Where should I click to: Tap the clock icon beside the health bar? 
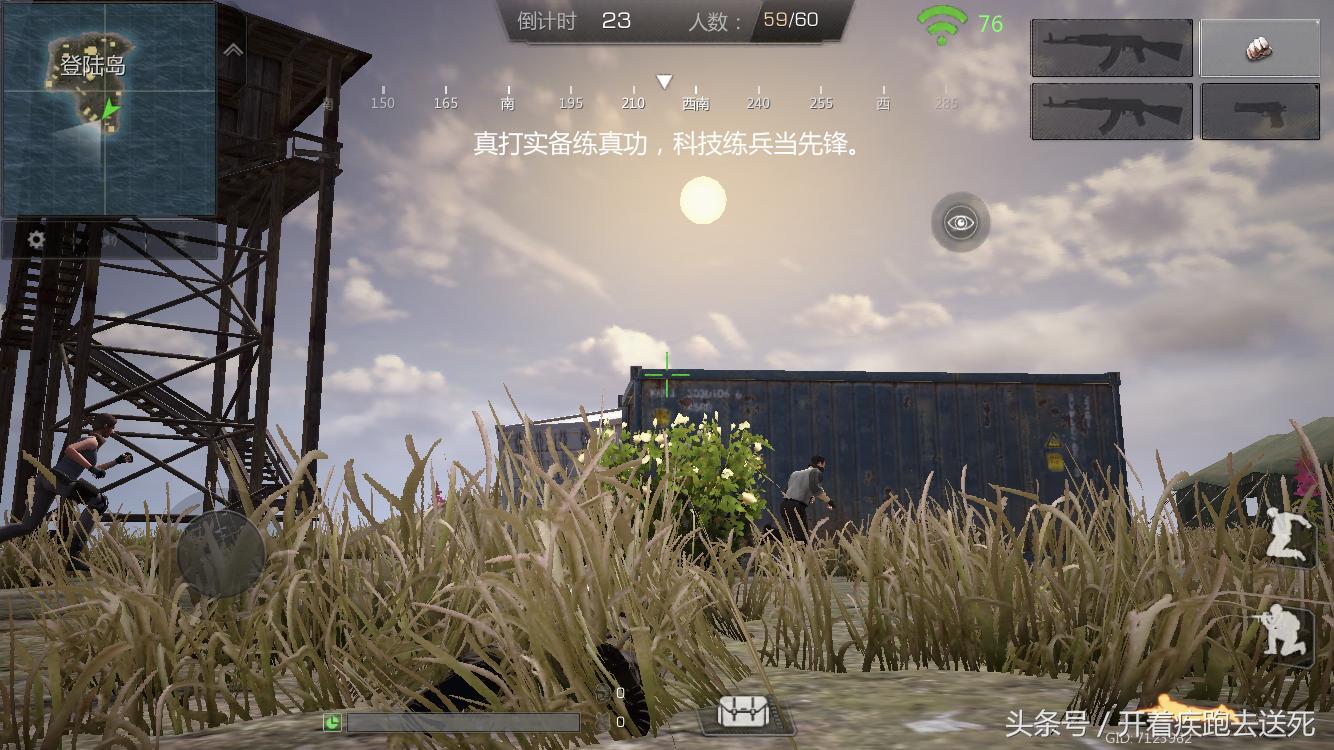pyautogui.click(x=330, y=721)
